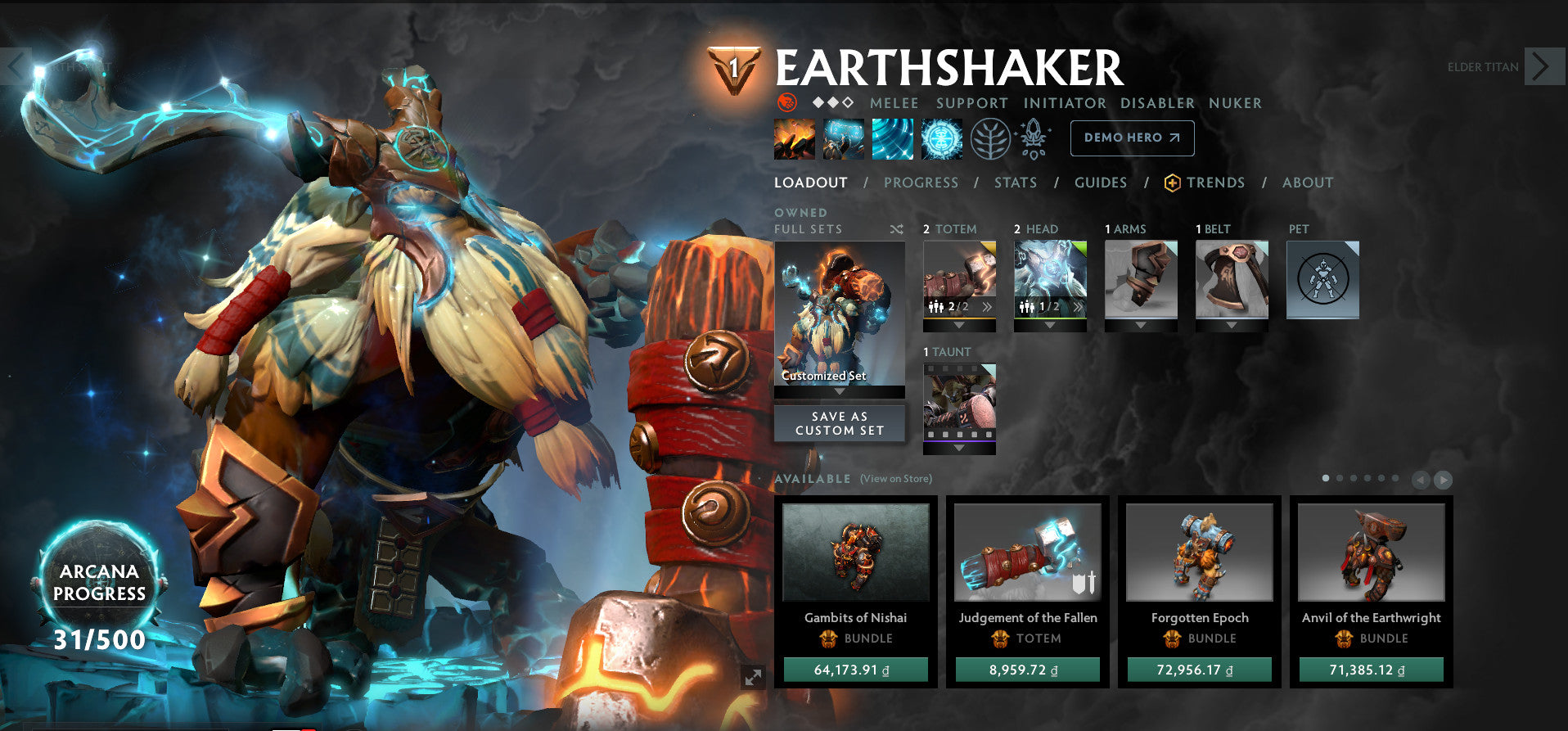The height and width of the screenshot is (731, 1568).
Task: Open the Aghanim's Scepter upgrade icon
Action: coord(1034,138)
